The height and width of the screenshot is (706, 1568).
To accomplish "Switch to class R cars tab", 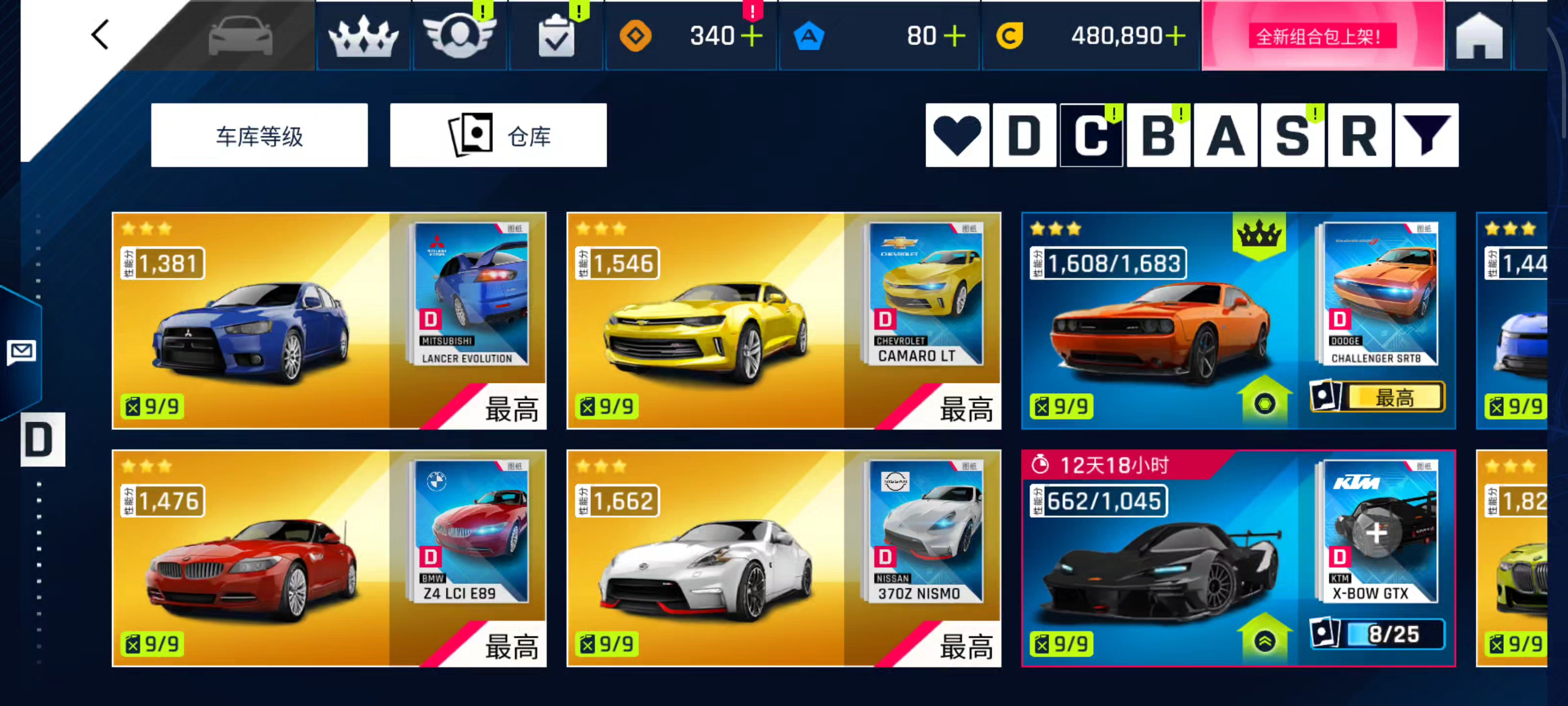I will coord(1359,135).
